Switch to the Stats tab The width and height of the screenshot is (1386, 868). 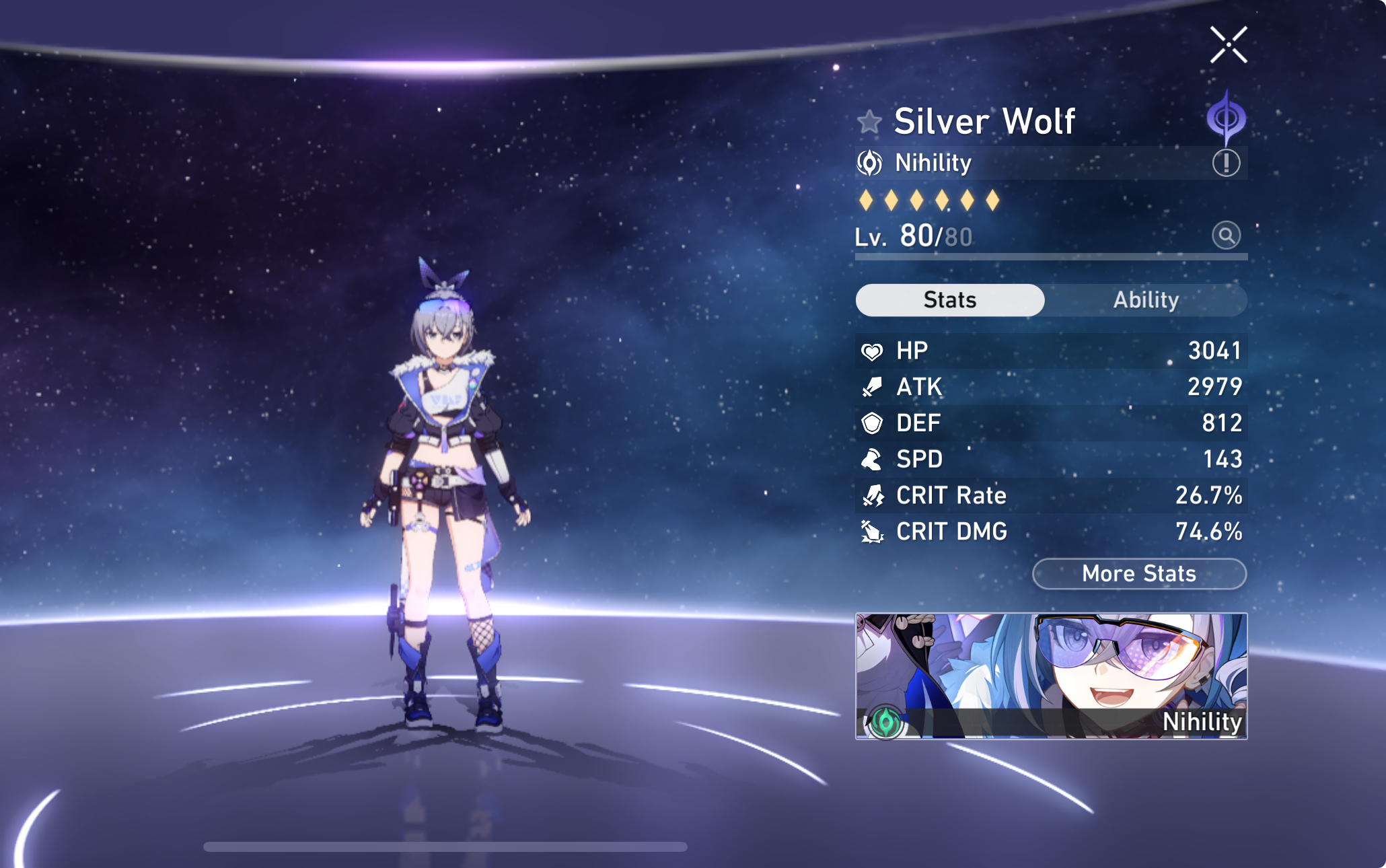pos(949,300)
